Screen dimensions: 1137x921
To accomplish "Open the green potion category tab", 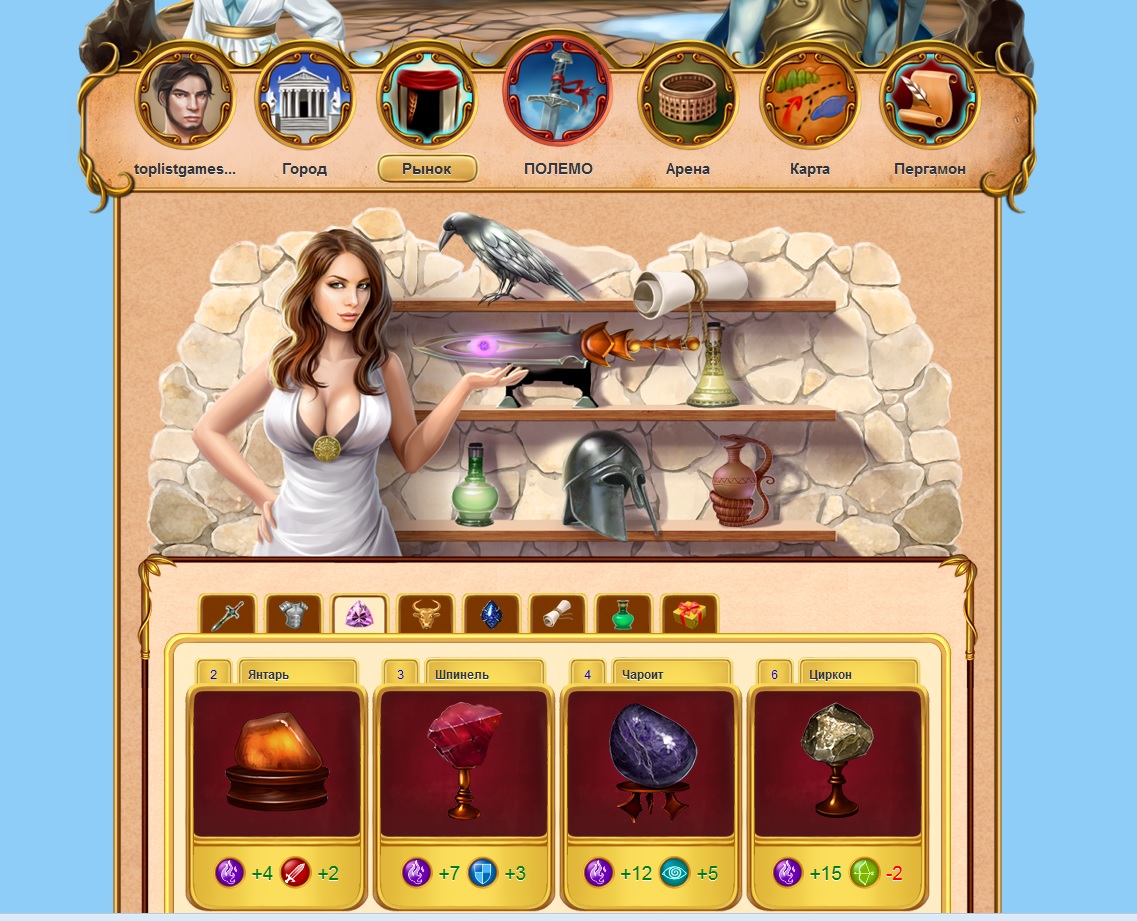I will click(623, 614).
